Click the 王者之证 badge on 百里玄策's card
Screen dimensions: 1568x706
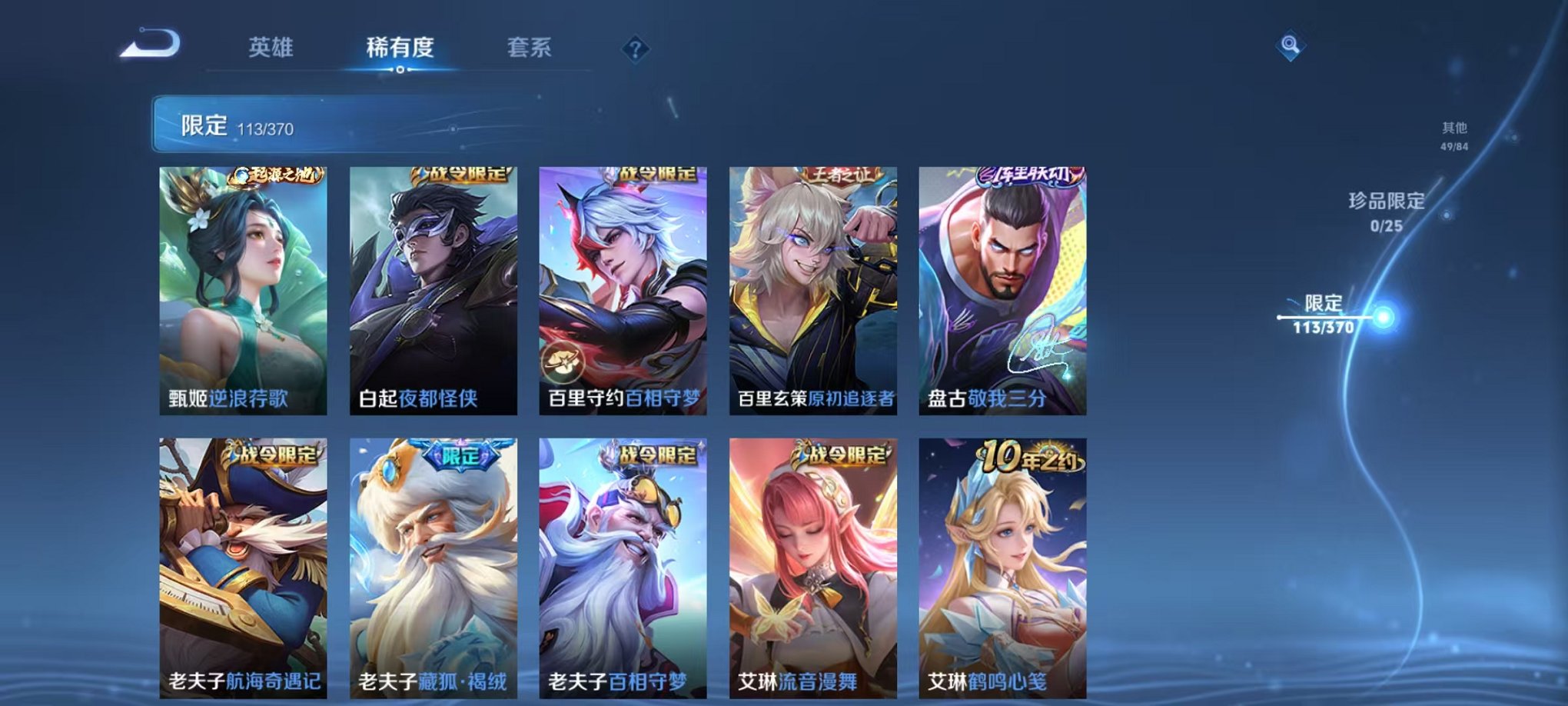841,175
